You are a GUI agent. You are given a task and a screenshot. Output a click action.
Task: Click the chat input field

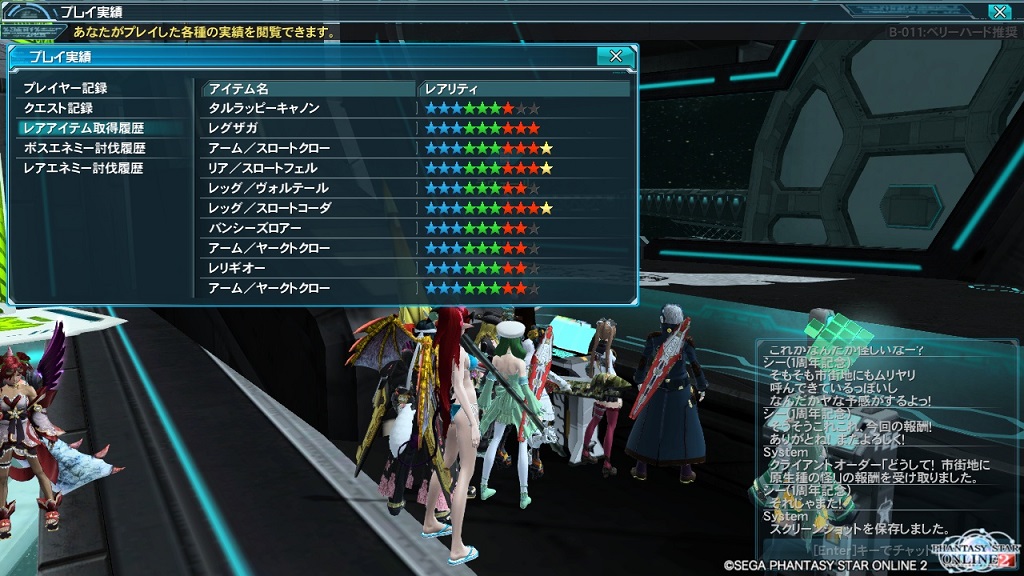[850, 550]
